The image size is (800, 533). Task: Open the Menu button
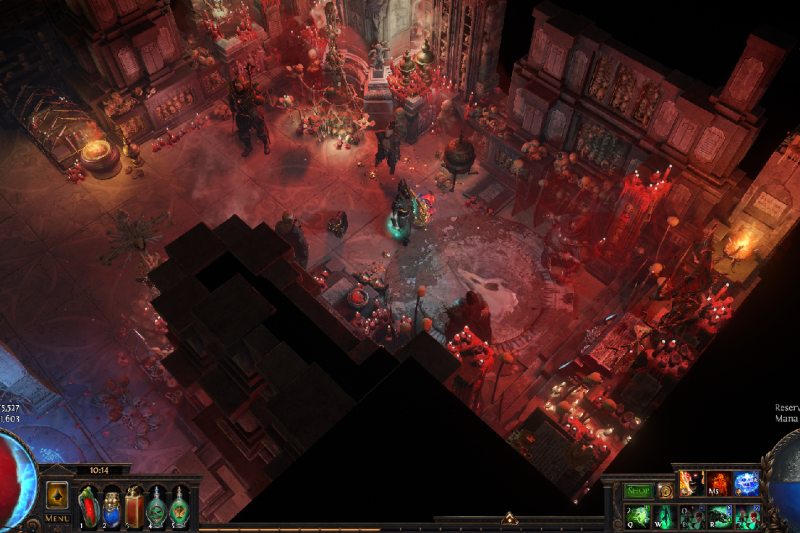(57, 518)
